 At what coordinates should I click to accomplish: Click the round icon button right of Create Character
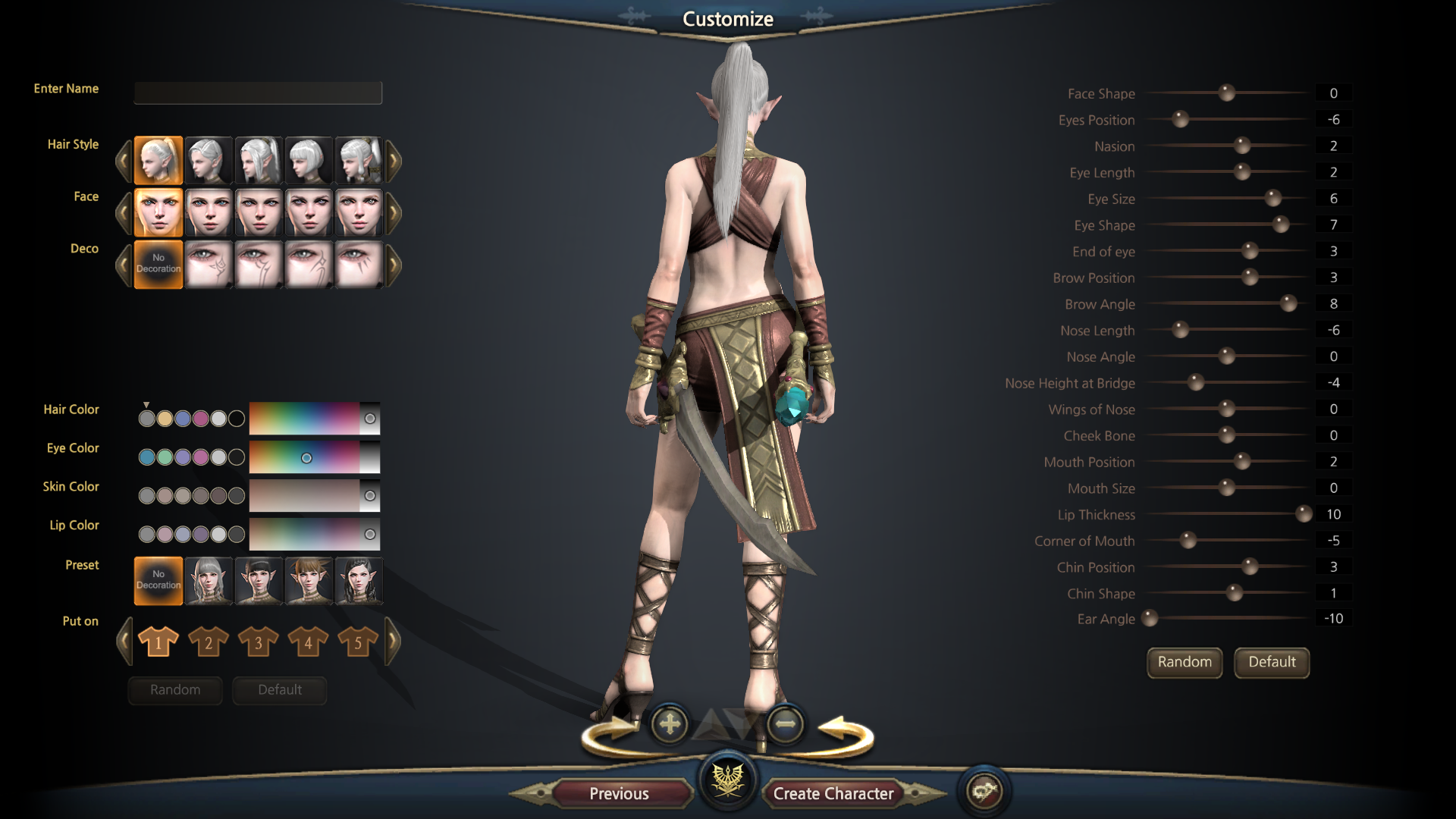pyautogui.click(x=984, y=792)
